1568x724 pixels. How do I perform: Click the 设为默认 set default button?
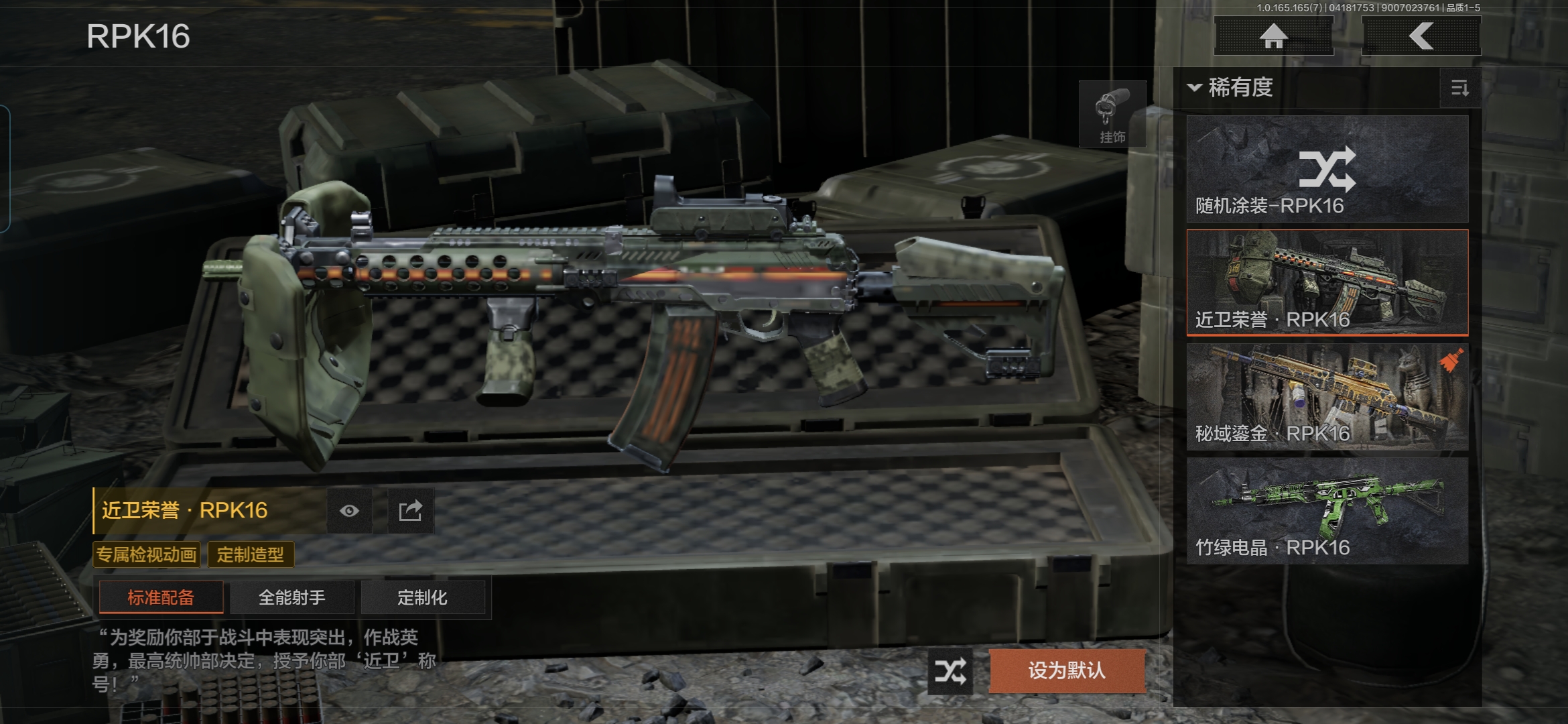(1067, 670)
